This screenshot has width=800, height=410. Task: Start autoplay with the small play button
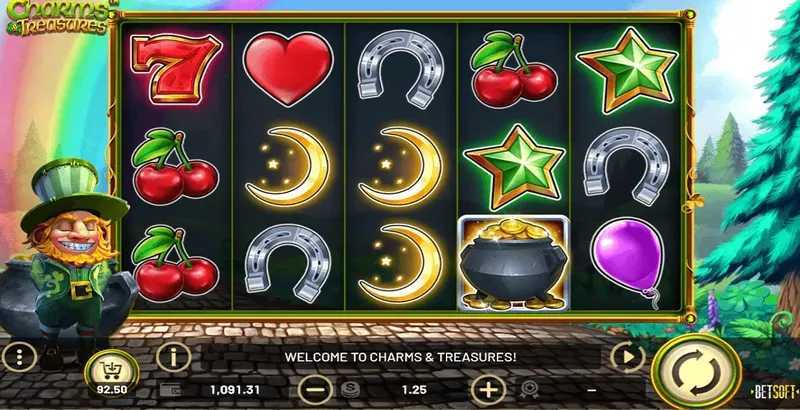(x=627, y=355)
